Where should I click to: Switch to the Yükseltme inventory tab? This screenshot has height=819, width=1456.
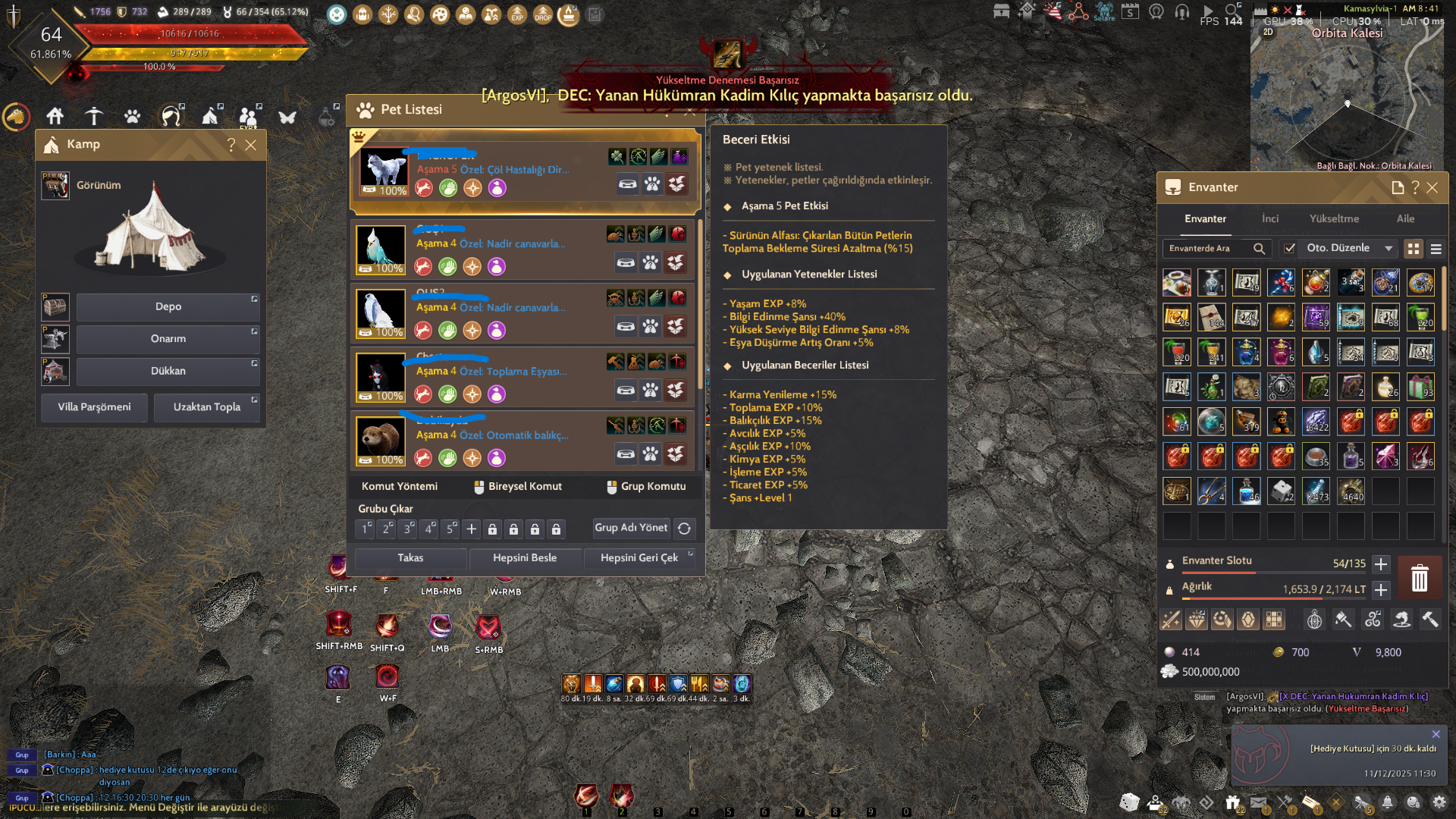point(1334,219)
